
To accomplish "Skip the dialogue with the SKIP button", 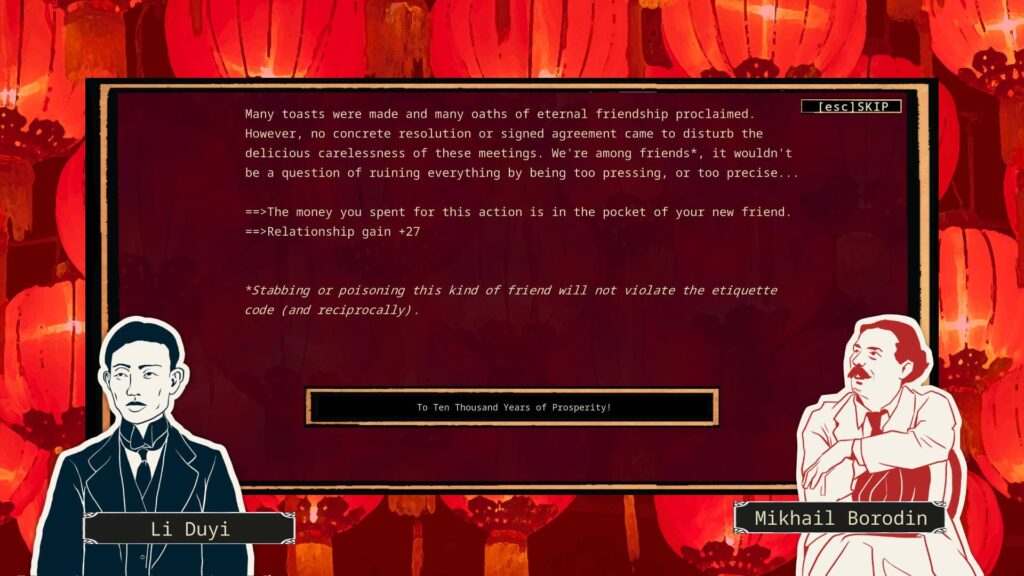I will (851, 107).
